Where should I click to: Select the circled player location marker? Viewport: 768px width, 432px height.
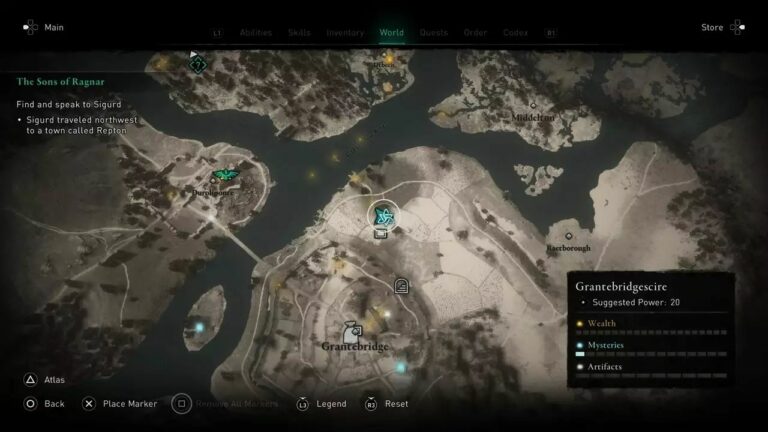pos(383,214)
